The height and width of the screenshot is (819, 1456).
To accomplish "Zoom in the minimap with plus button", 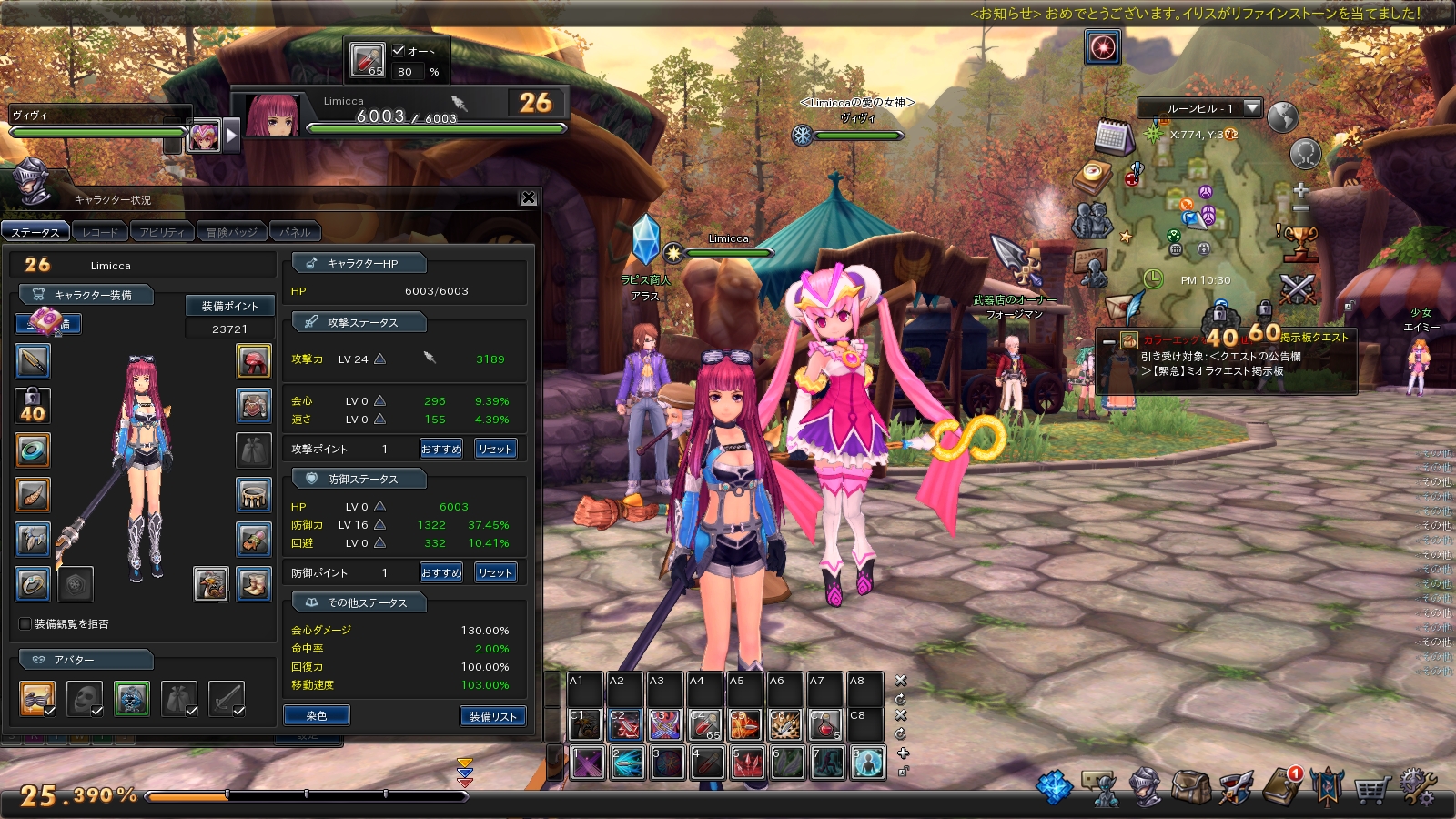I will [x=1300, y=190].
